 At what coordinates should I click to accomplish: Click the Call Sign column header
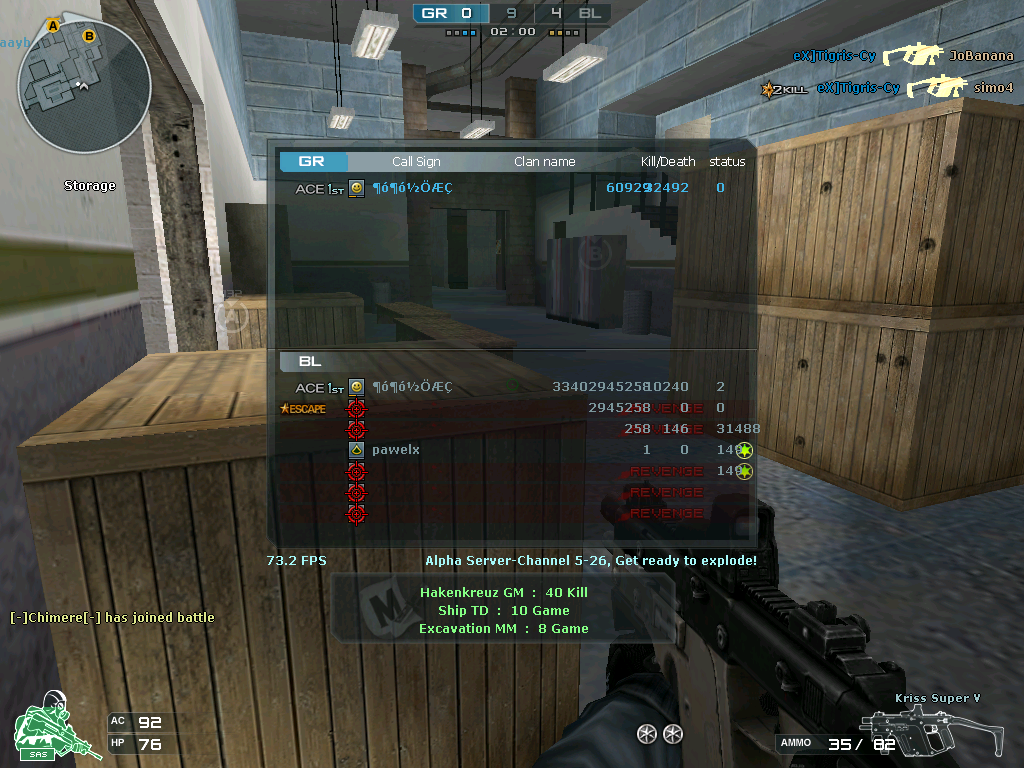[416, 161]
